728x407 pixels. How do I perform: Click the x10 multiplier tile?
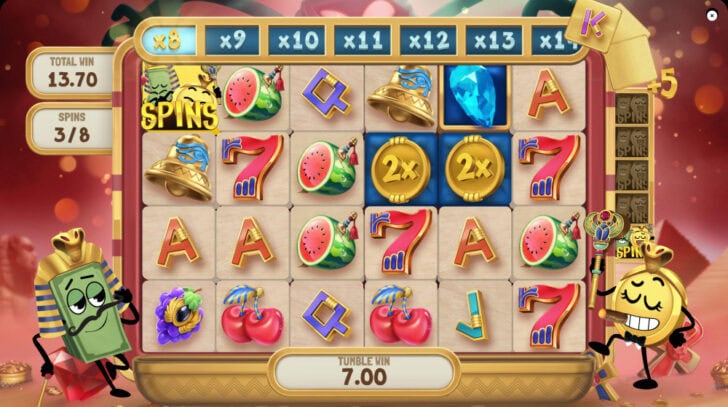pyautogui.click(x=298, y=42)
